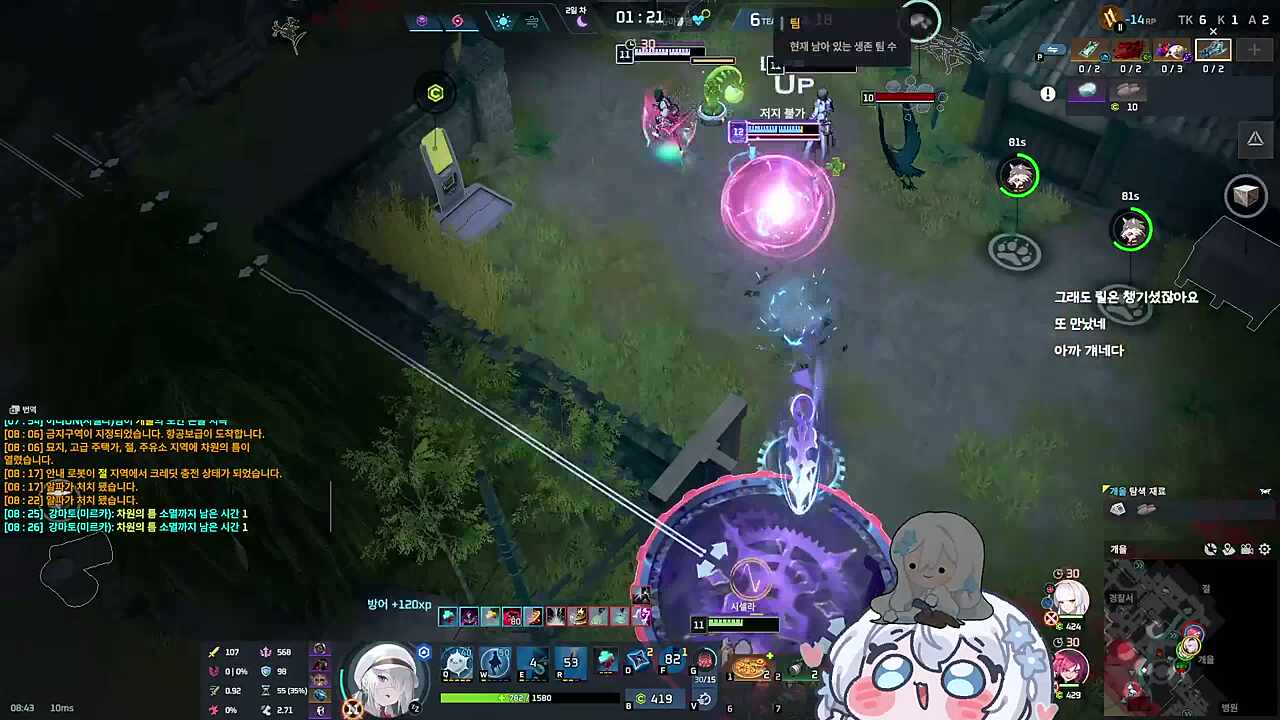The height and width of the screenshot is (720, 1280).
Task: Select the Q snowball skill icon
Action: coord(455,661)
